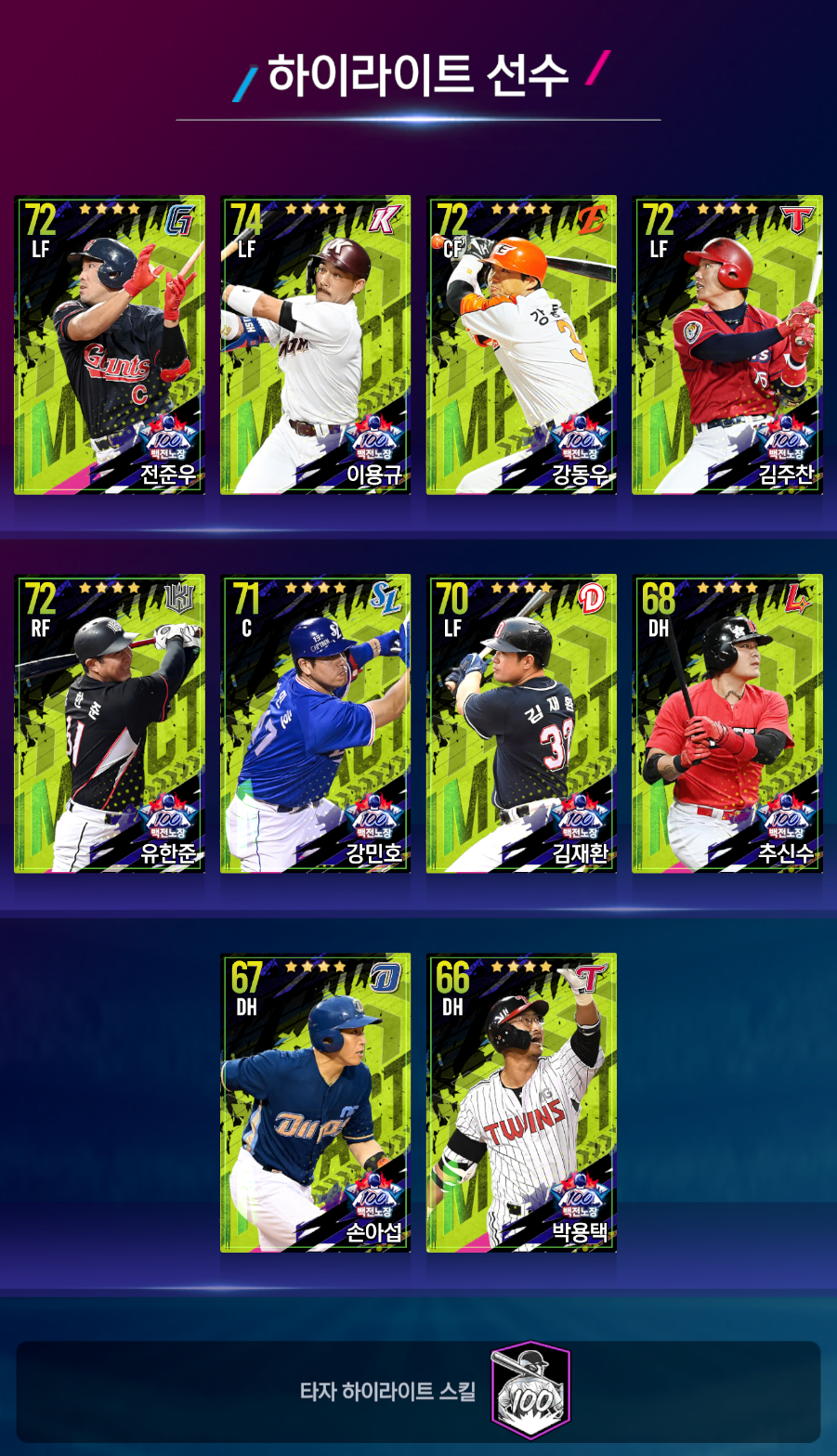Image resolution: width=837 pixels, height=1456 pixels.
Task: Choose the 이용규 74 rated card
Action: 316,344
